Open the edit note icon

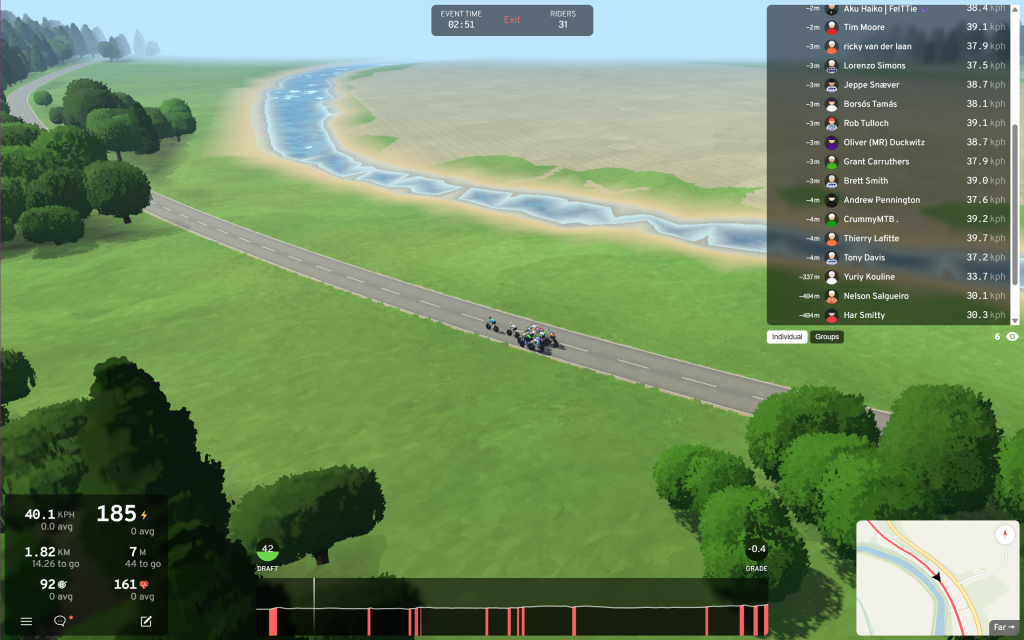(x=146, y=621)
